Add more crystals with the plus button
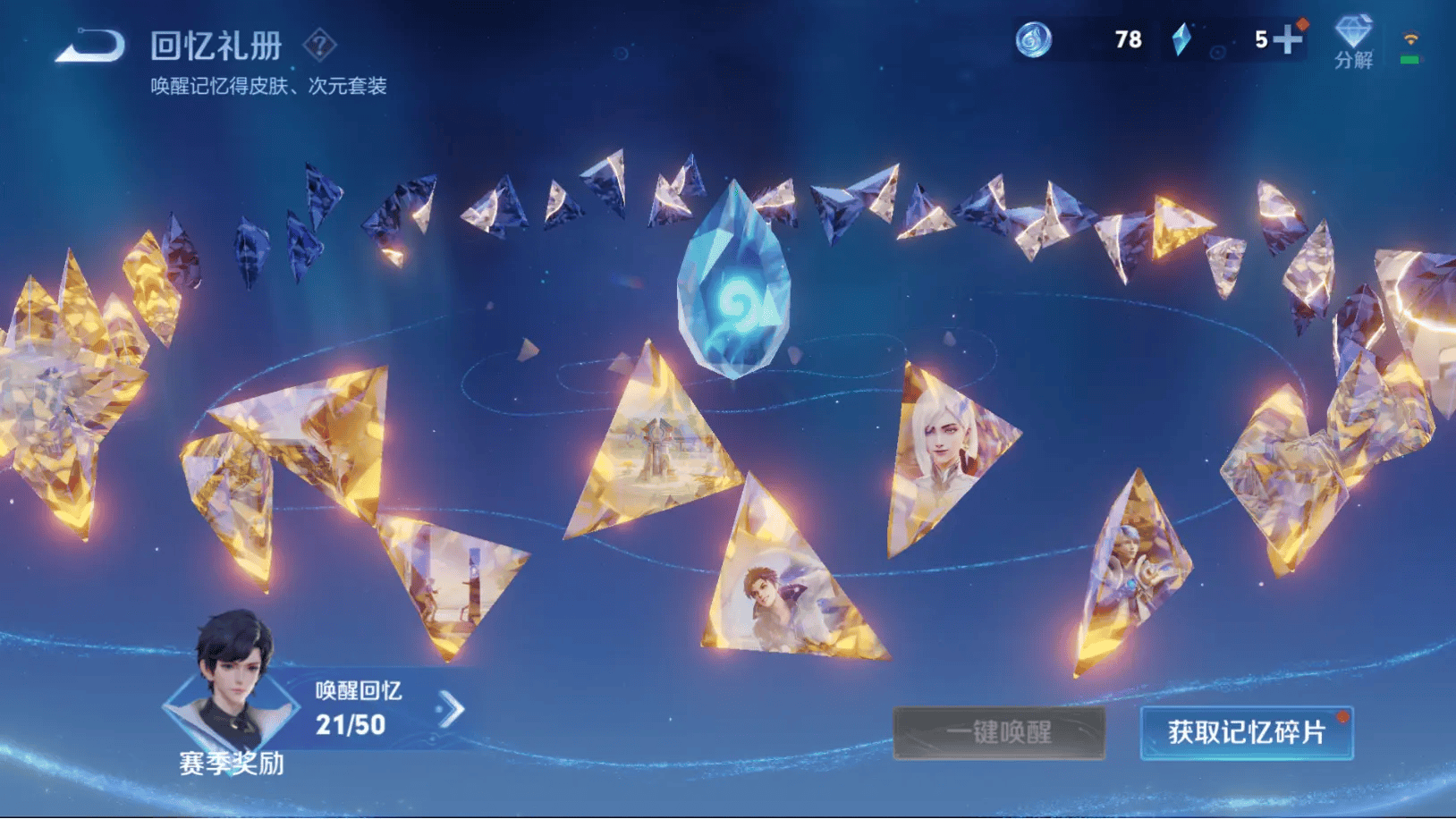The height and width of the screenshot is (819, 1456). tap(1287, 39)
